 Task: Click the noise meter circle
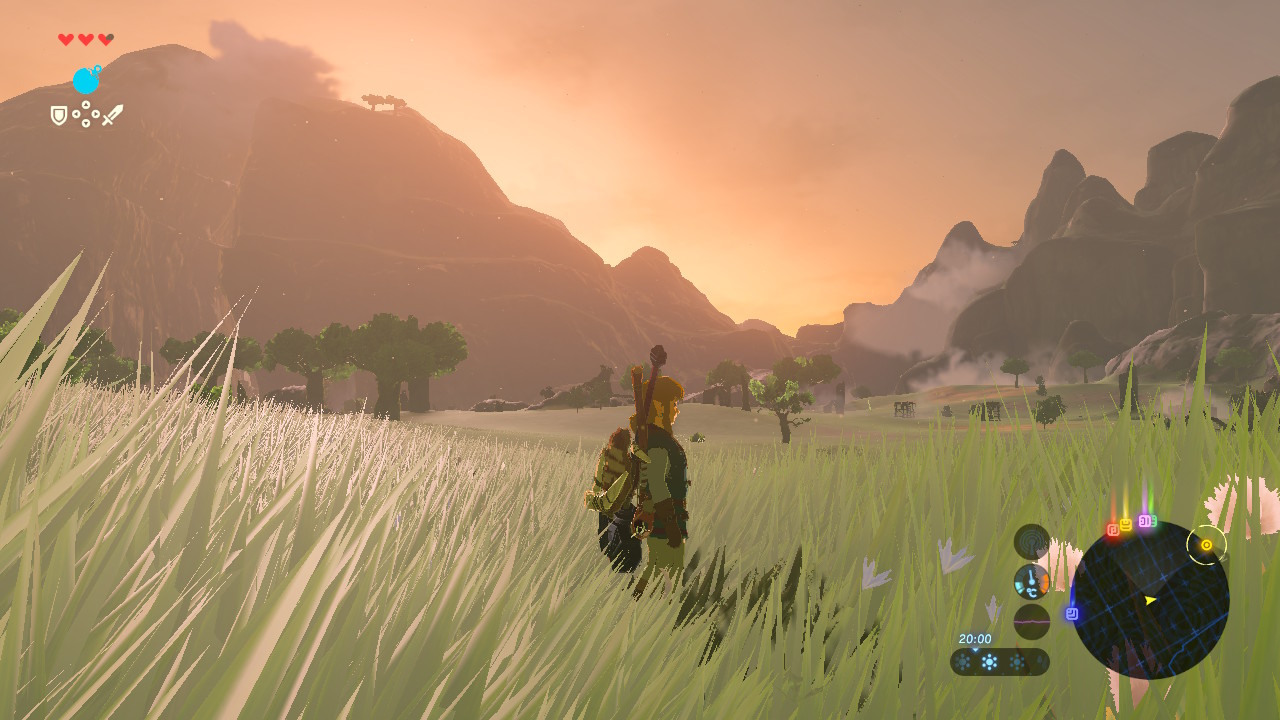(1031, 621)
